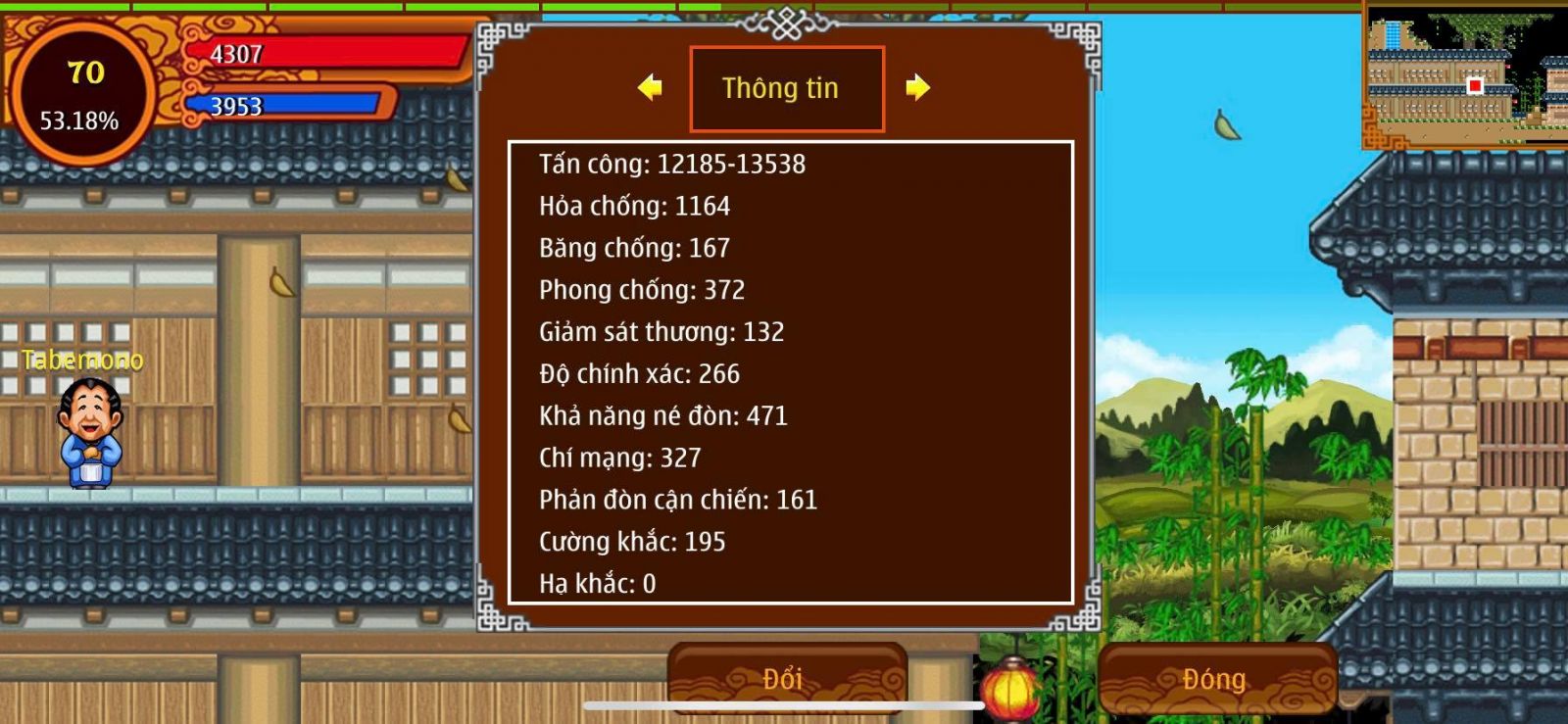Select the Thông tin tab header
This screenshot has width=1568, height=724.
click(x=787, y=88)
